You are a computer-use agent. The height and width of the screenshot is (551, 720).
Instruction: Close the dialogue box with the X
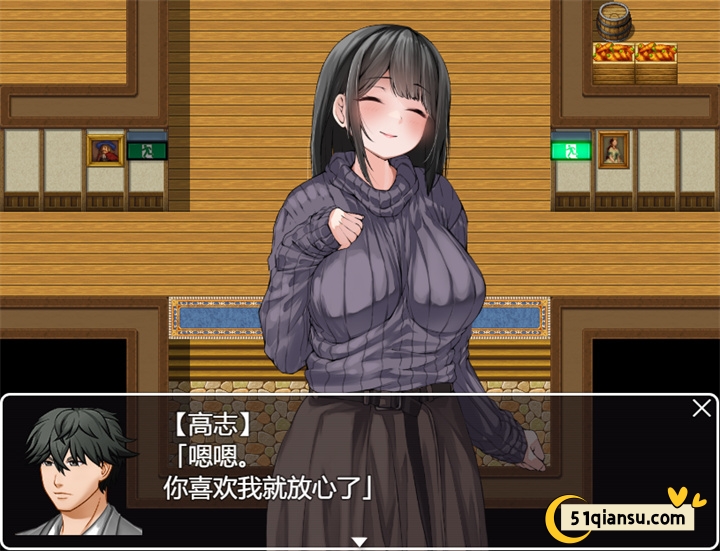pos(702,408)
